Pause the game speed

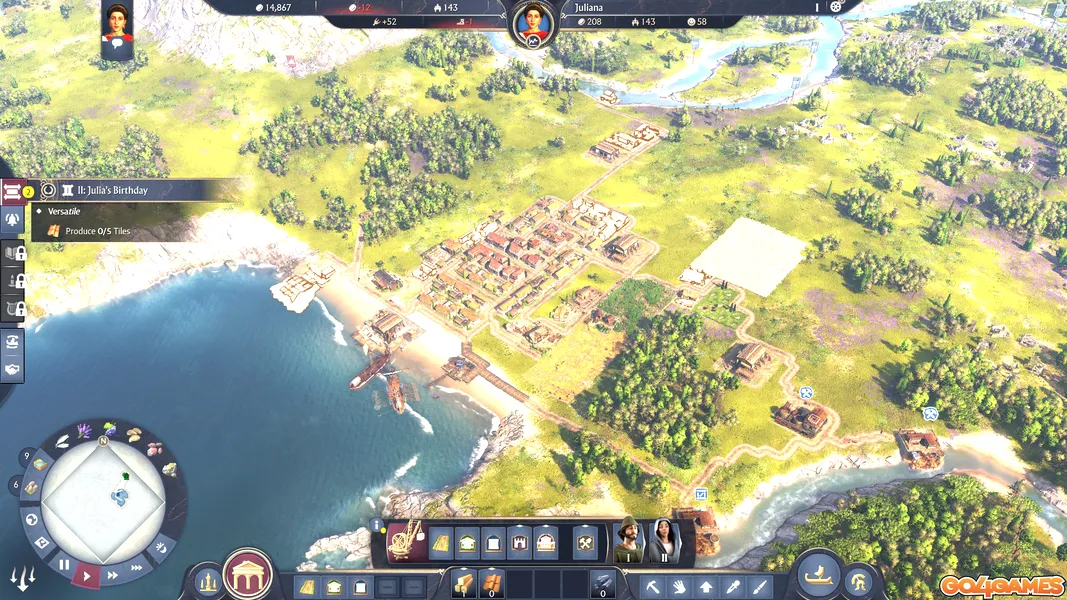click(65, 565)
